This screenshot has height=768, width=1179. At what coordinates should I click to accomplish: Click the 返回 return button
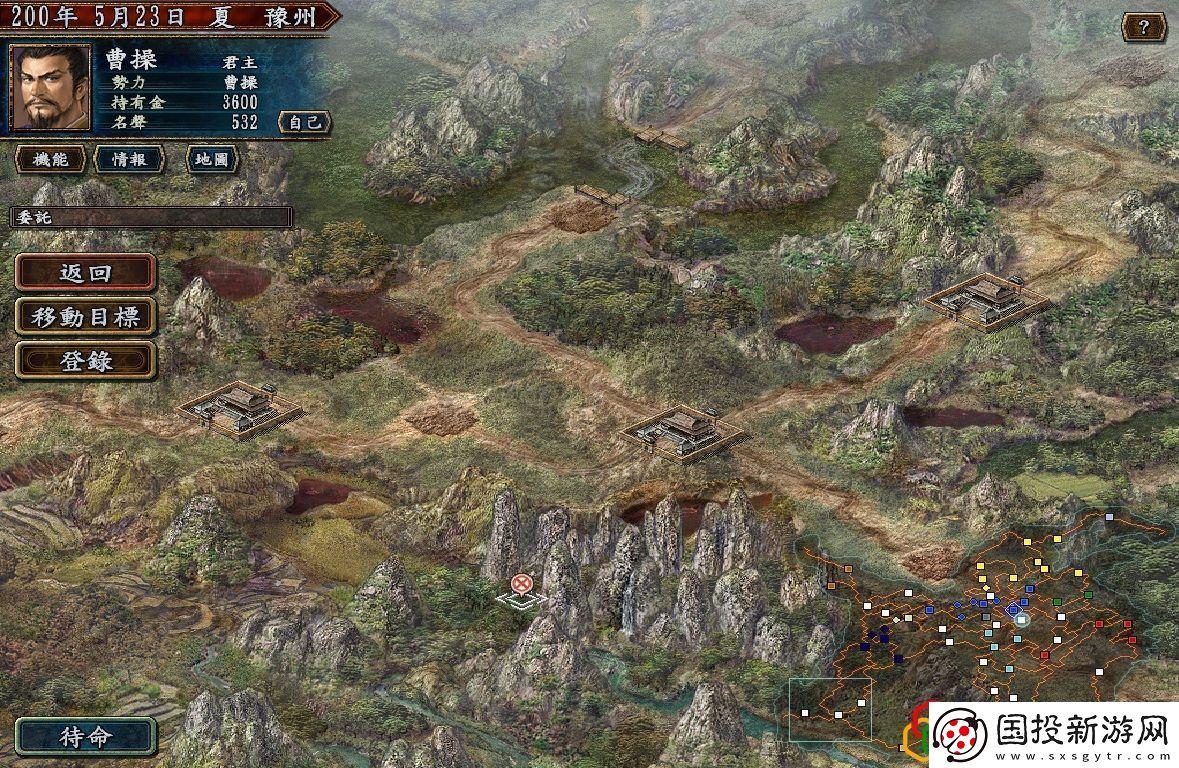[x=86, y=273]
